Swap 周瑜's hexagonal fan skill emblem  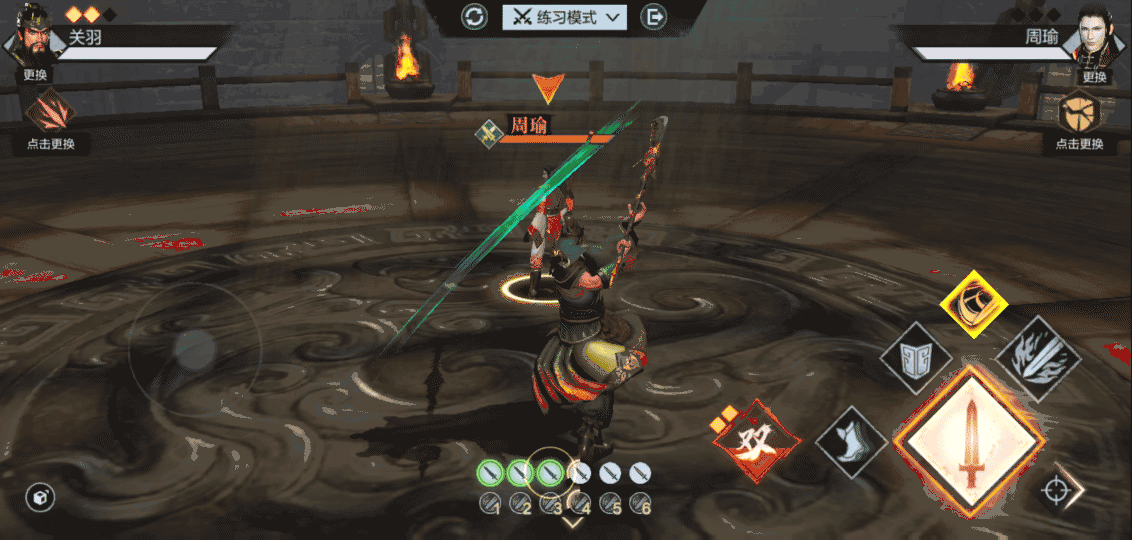1079,111
